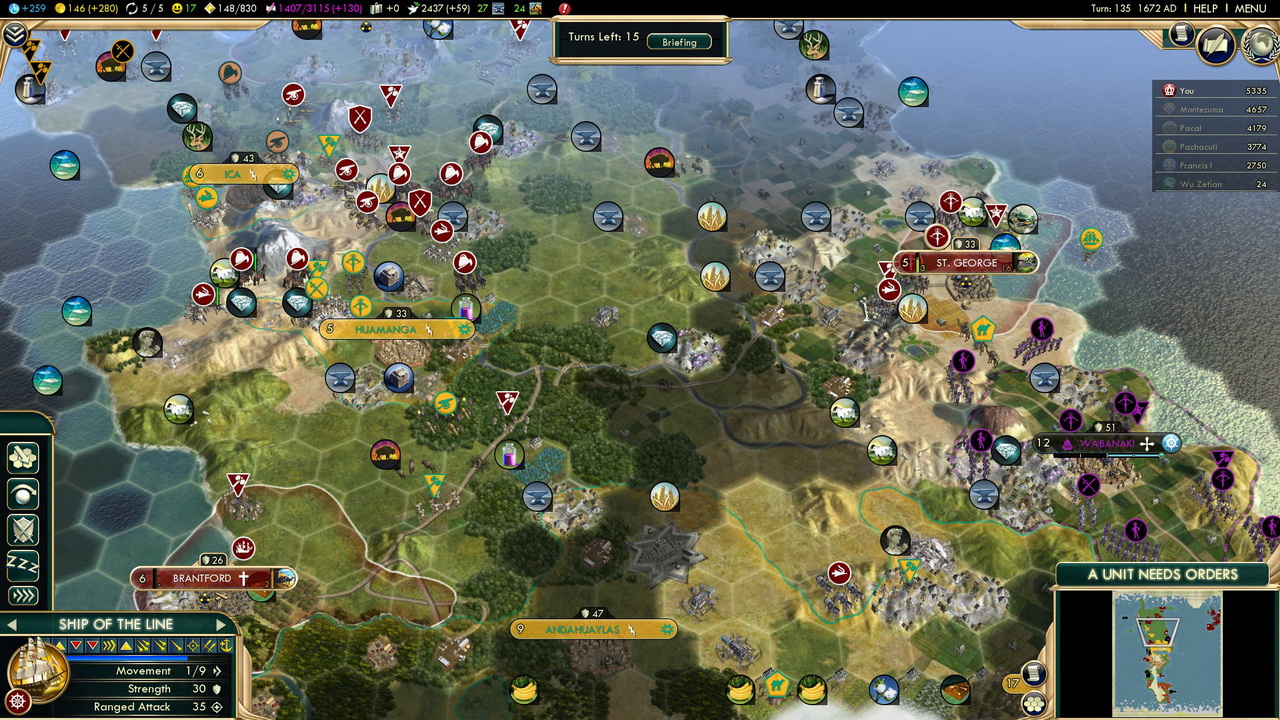Open the Briefing panel
The image size is (1280, 720).
pyautogui.click(x=679, y=42)
